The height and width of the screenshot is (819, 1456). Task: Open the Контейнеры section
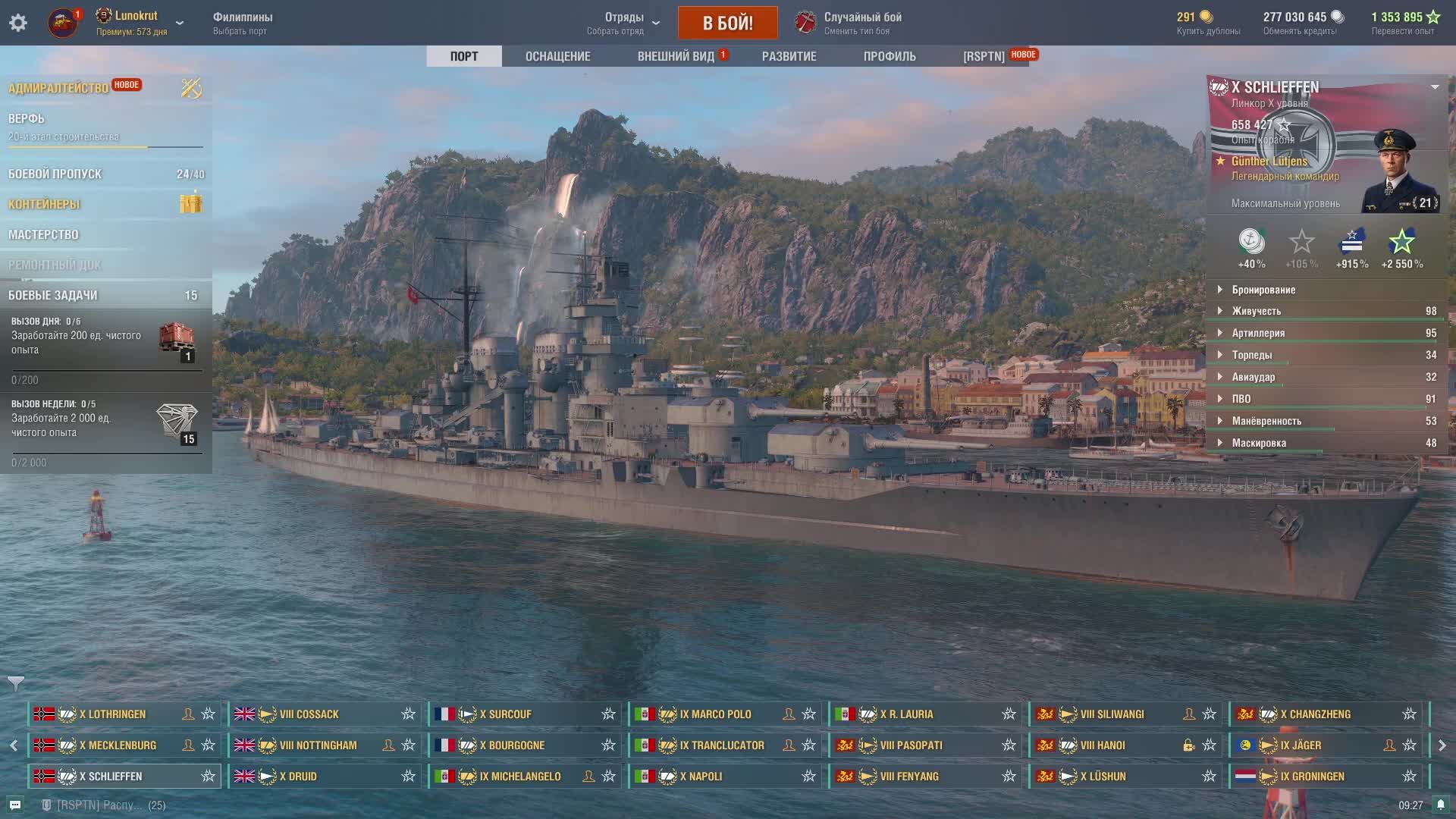pyautogui.click(x=44, y=204)
